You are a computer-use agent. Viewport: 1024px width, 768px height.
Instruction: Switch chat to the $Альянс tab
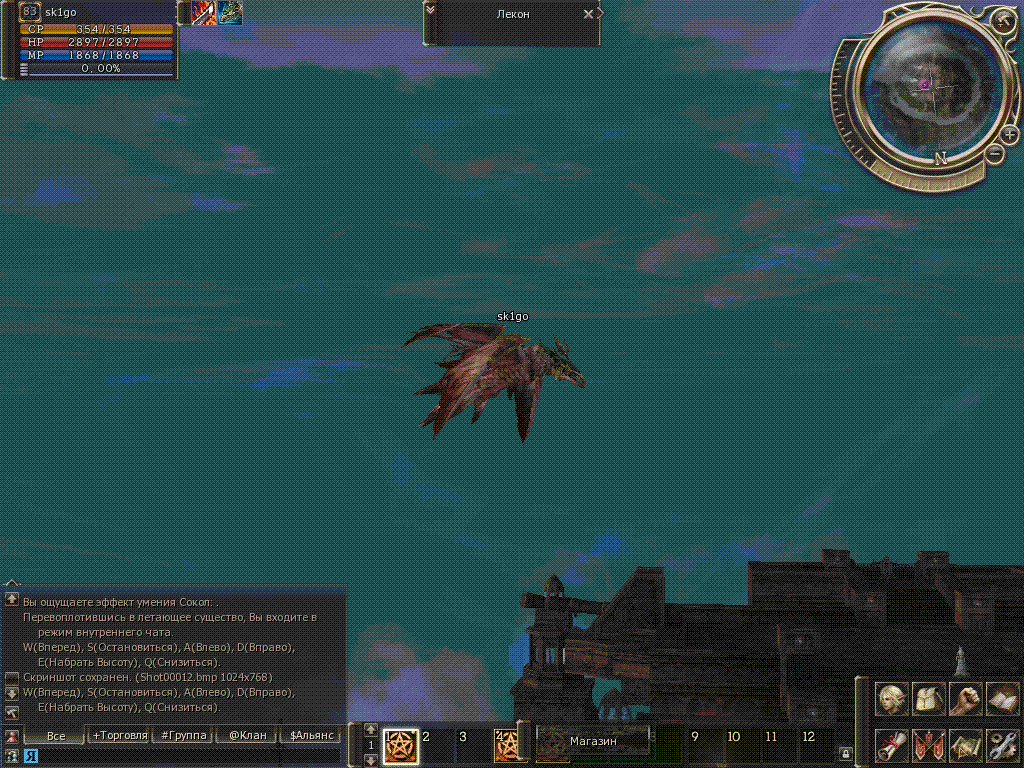pos(310,735)
